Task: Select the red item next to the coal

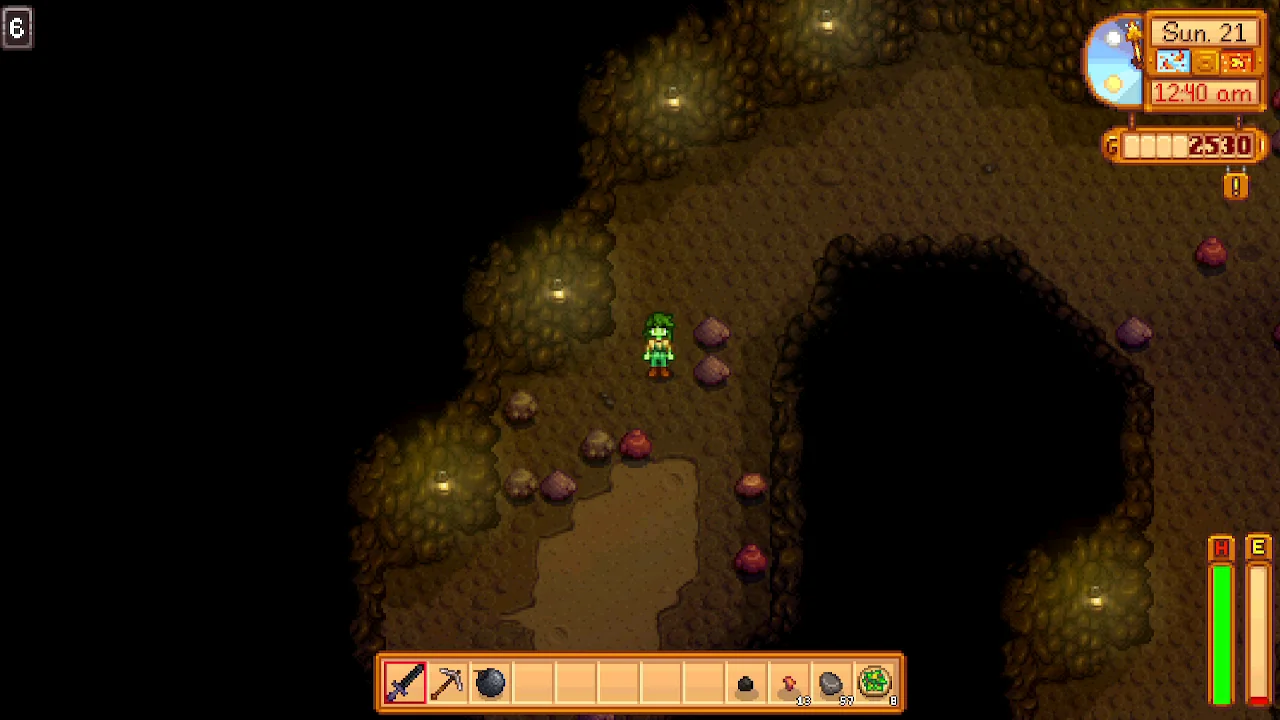Action: point(790,683)
